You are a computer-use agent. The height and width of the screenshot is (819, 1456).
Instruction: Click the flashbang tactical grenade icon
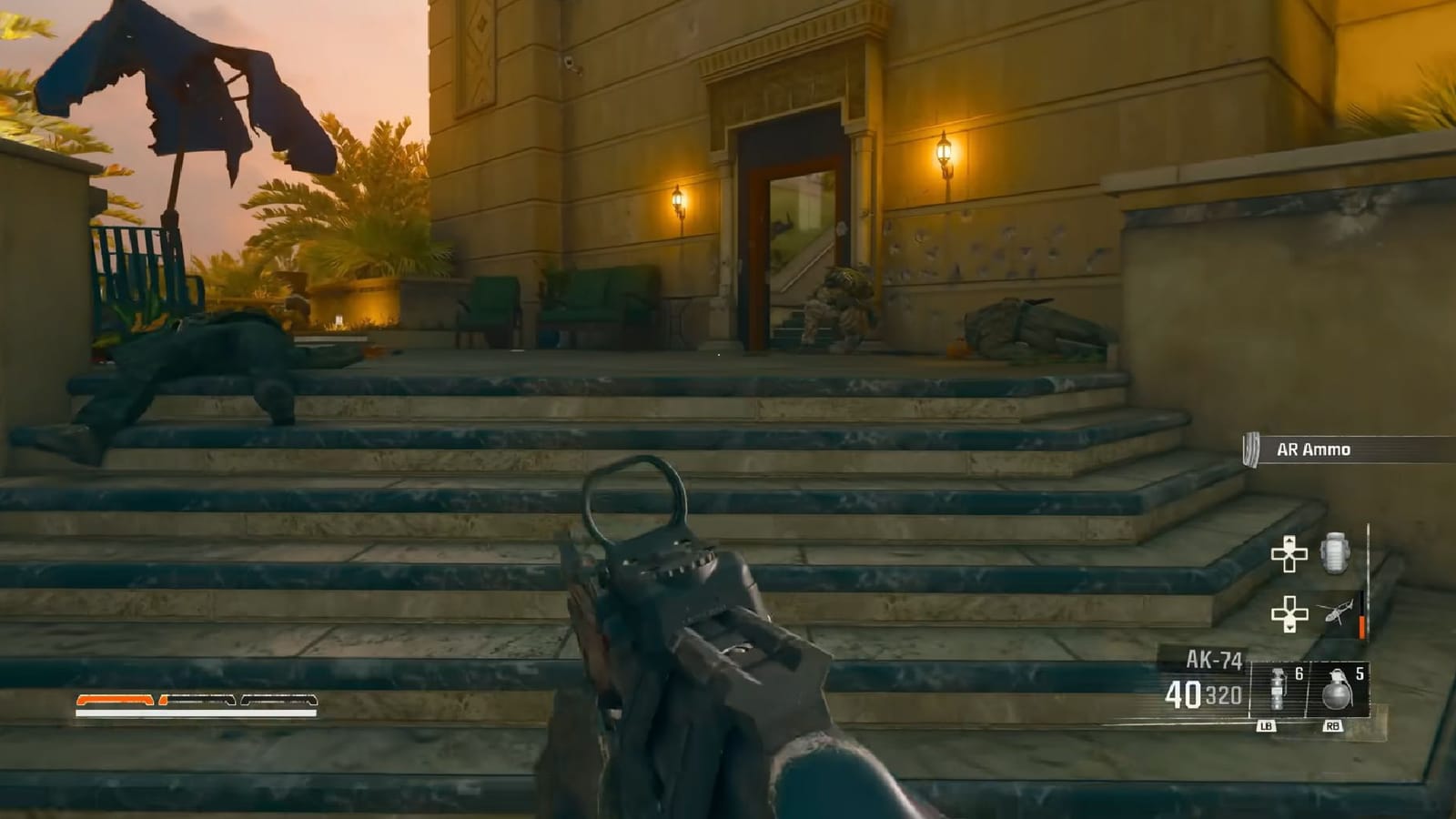click(1278, 688)
